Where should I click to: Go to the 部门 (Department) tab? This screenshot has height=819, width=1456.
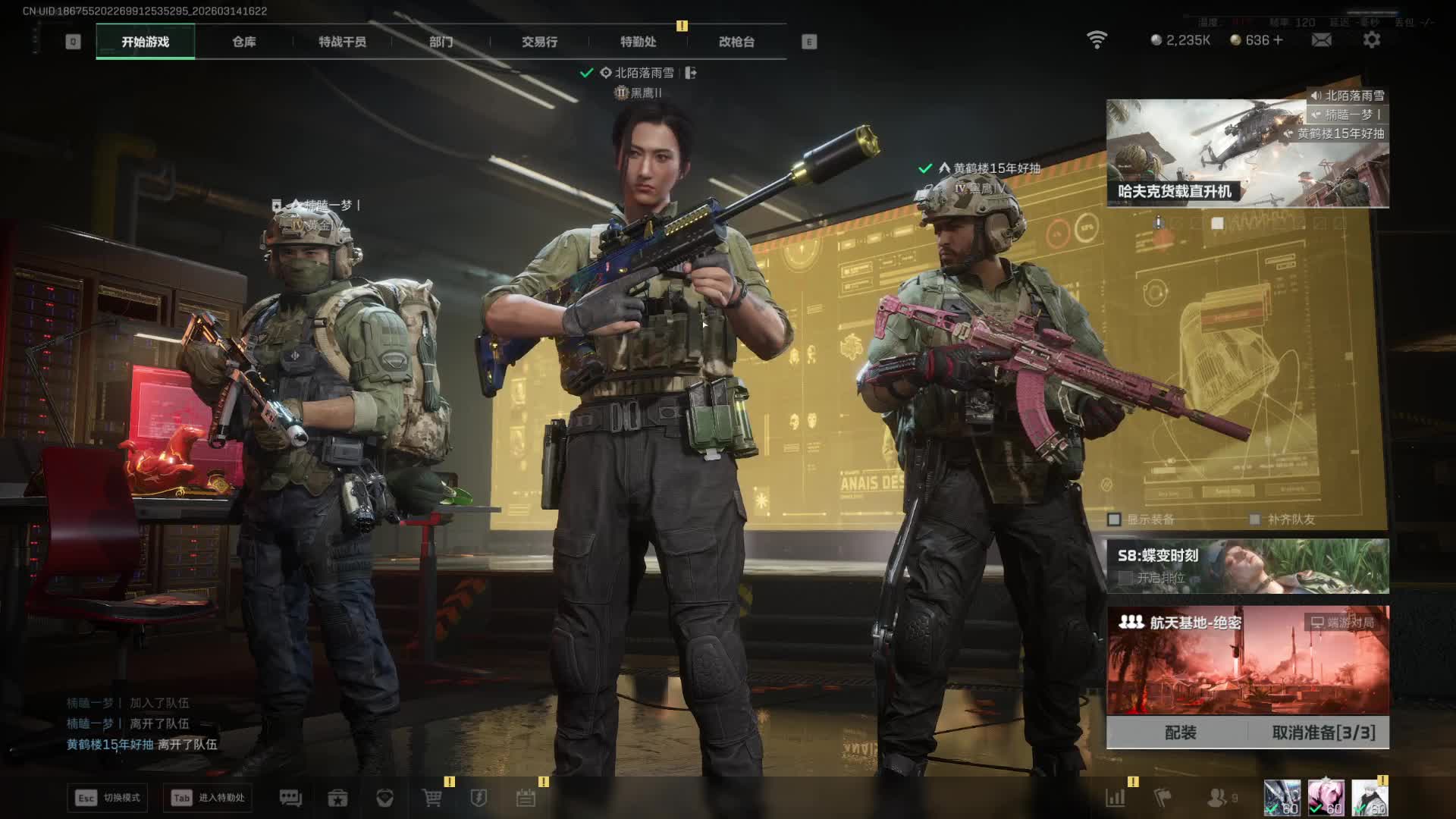point(441,42)
